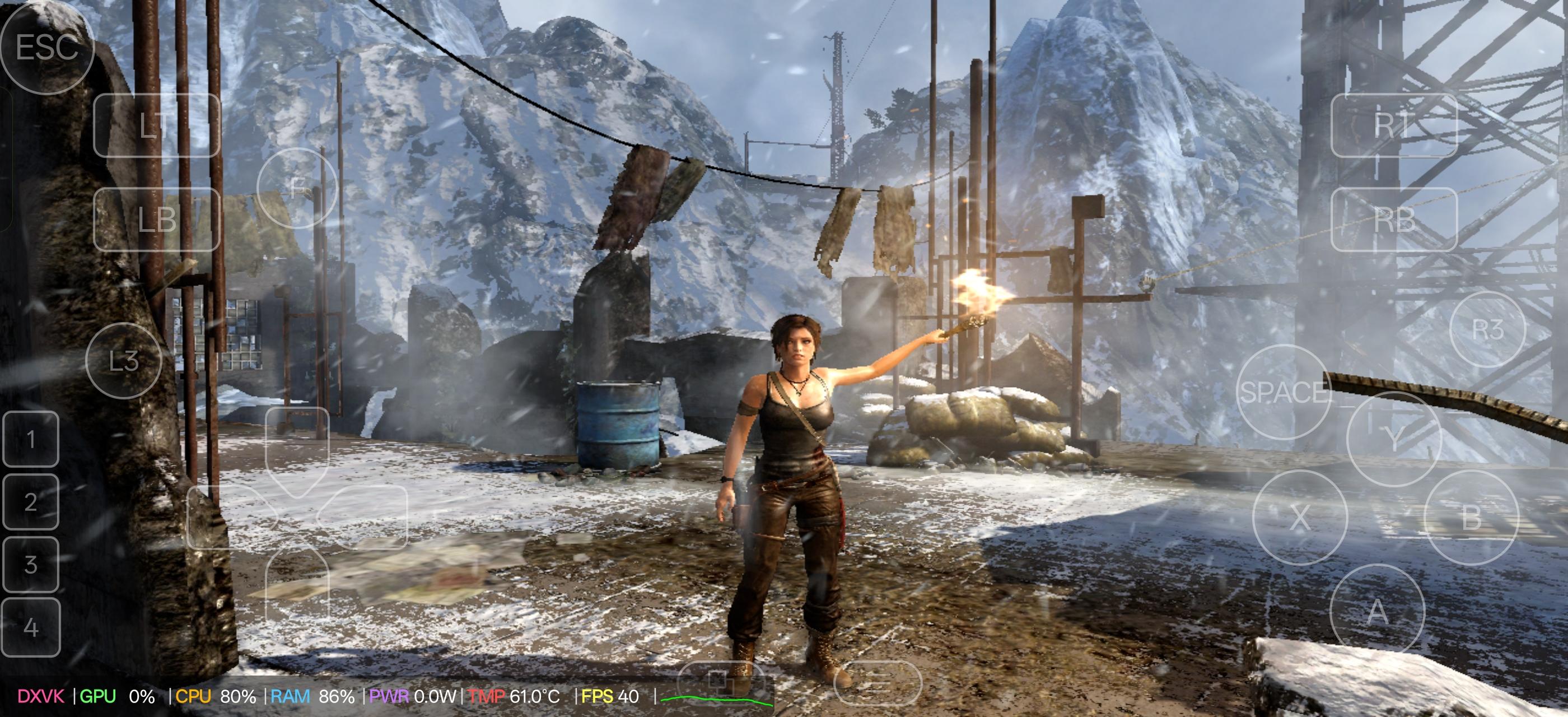This screenshot has width=1568, height=717.
Task: Open the three-line menu overlay button
Action: (x=877, y=682)
